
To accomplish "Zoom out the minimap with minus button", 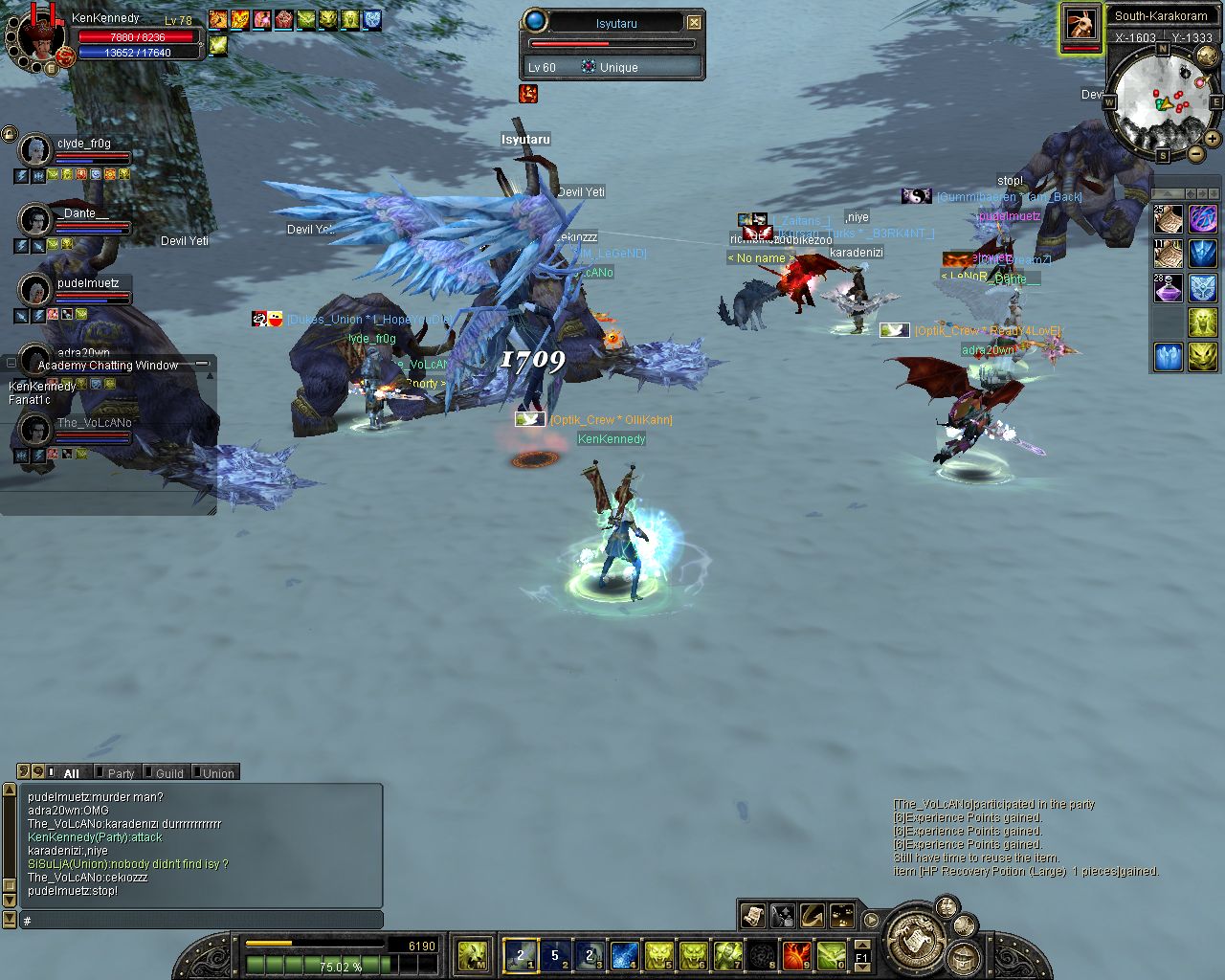I will pos(1195,154).
